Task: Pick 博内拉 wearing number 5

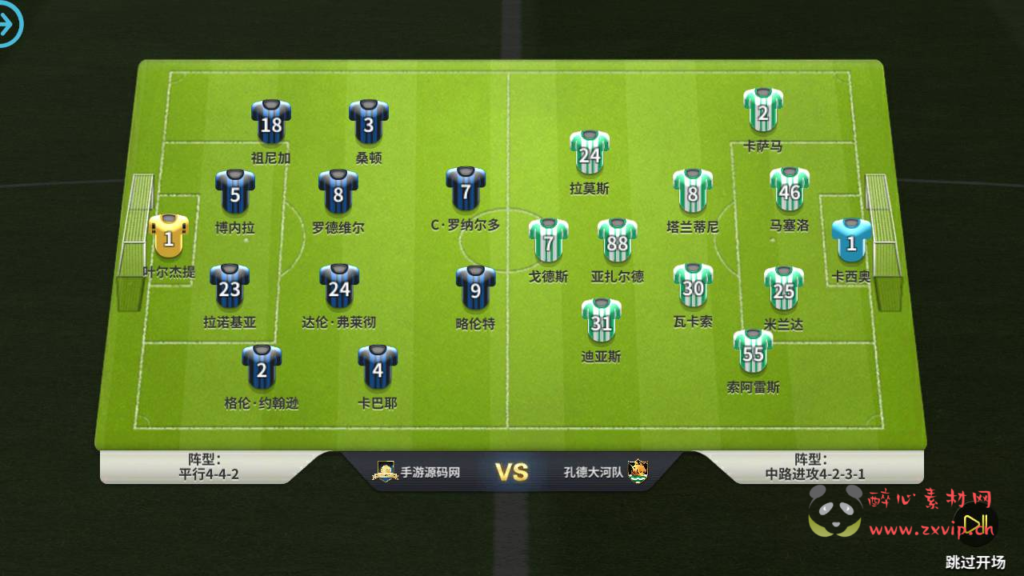Action: pyautogui.click(x=235, y=192)
